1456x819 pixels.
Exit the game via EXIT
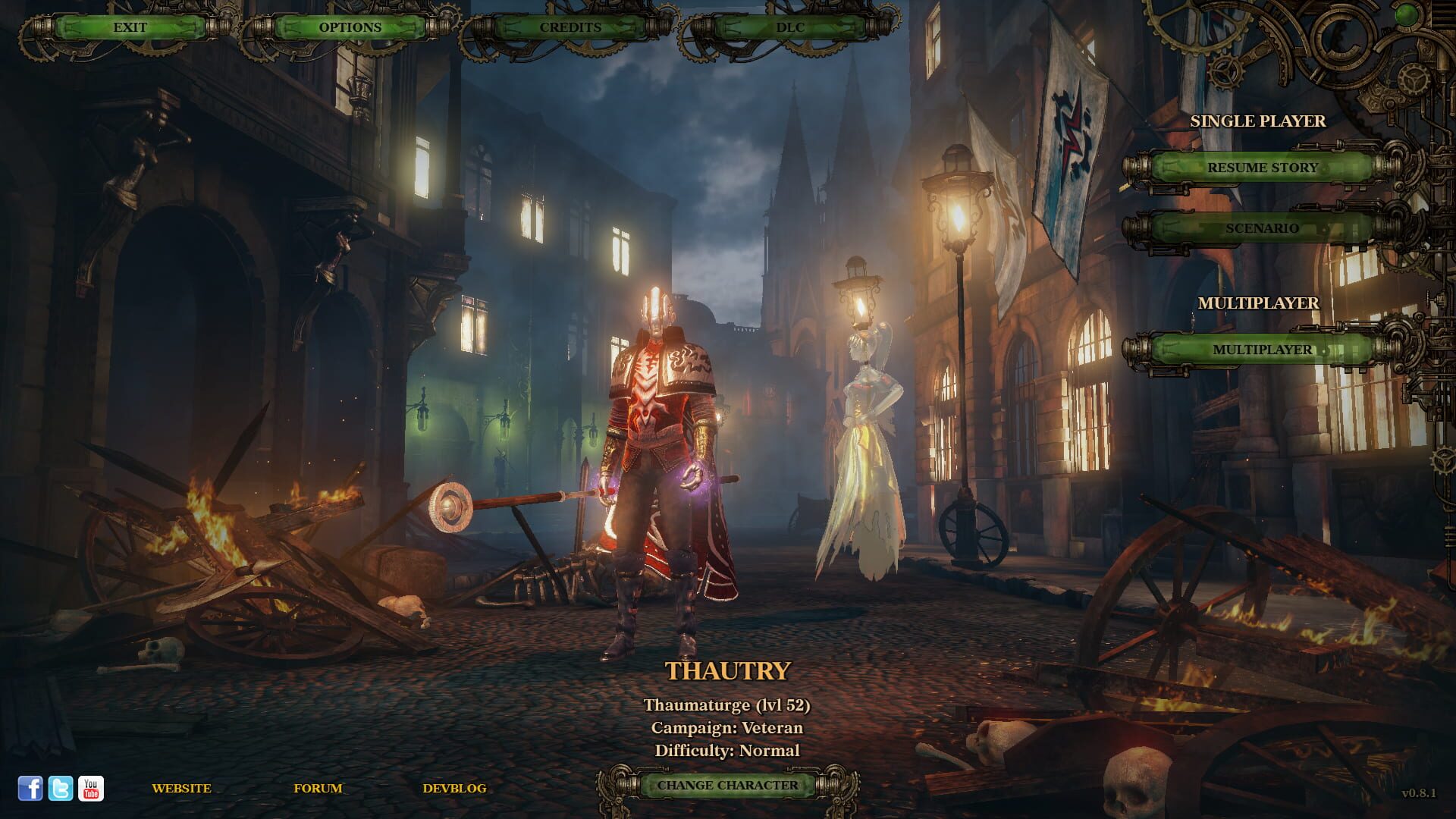[x=130, y=28]
